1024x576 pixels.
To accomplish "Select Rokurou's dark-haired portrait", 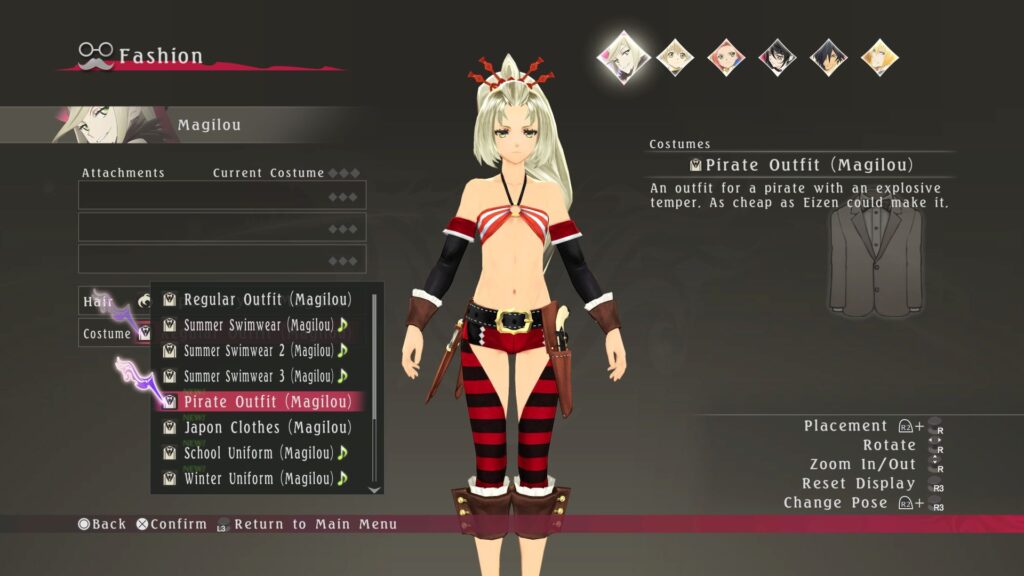I will coord(828,56).
